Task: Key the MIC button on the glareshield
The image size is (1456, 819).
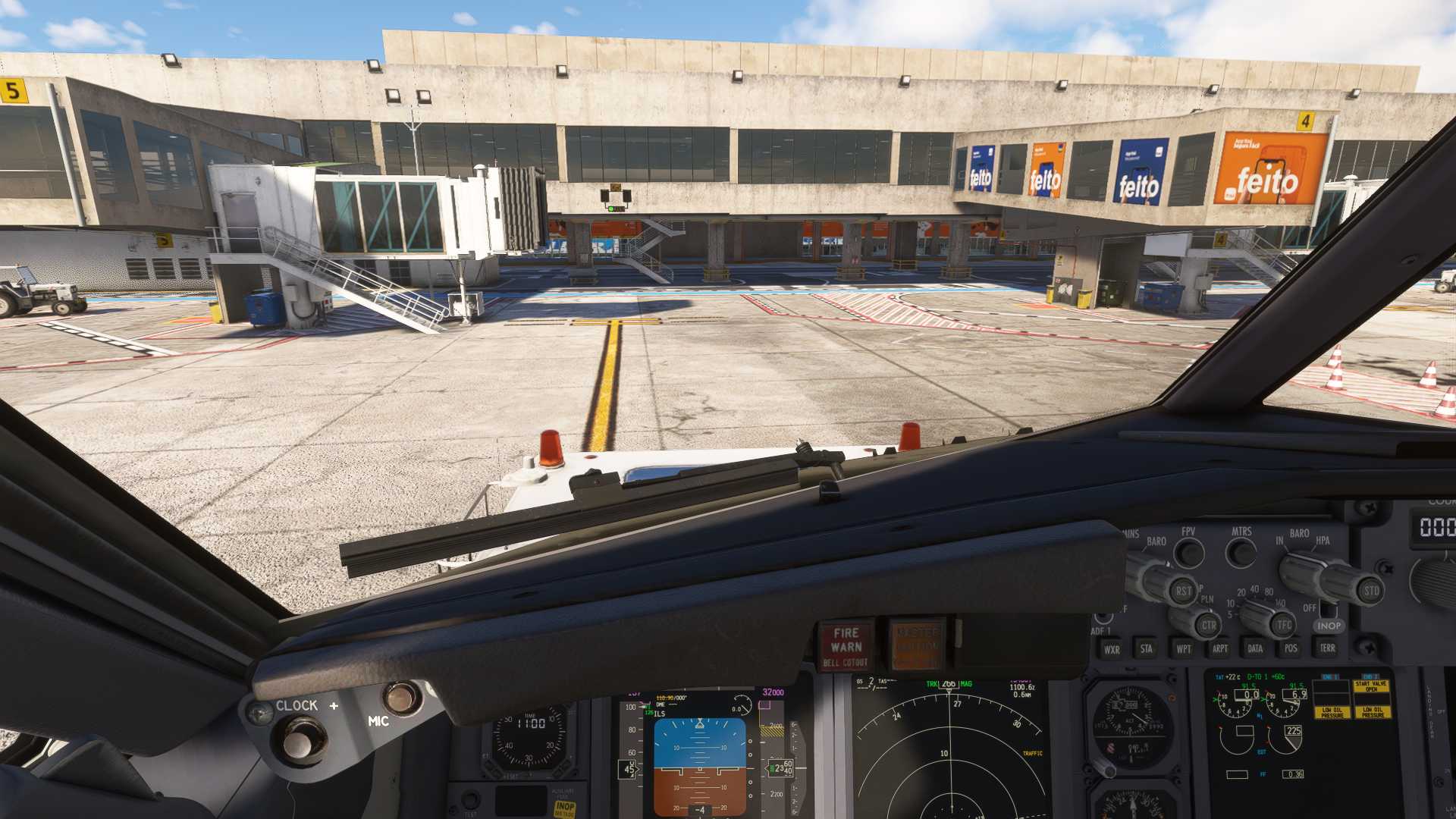Action: 400,698
